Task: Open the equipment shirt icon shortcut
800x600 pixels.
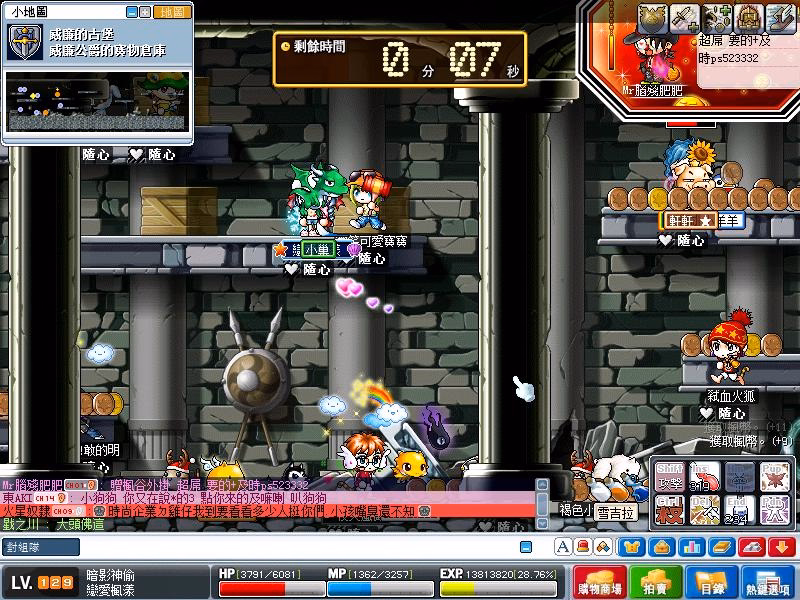Action: coord(633,546)
